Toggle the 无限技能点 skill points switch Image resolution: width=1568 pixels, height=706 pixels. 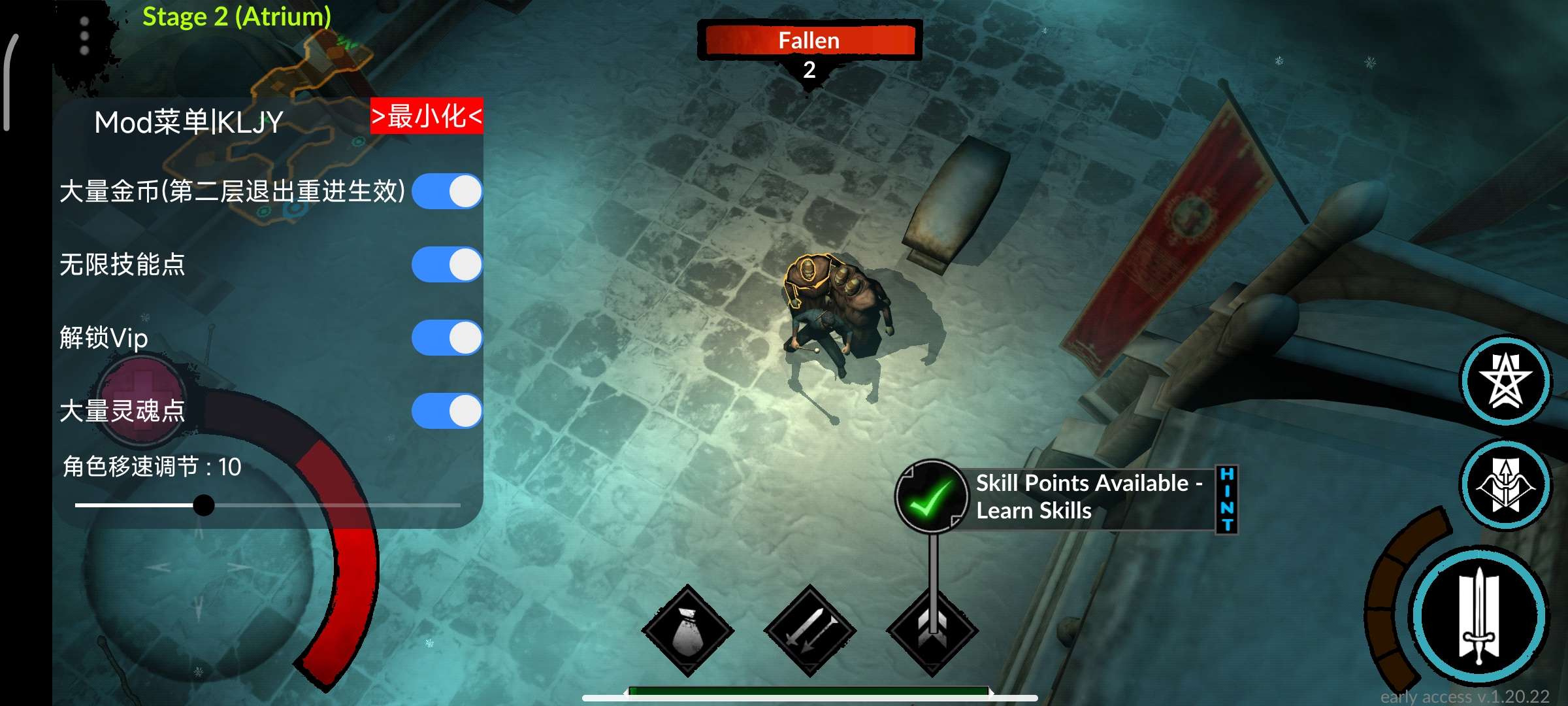447,265
